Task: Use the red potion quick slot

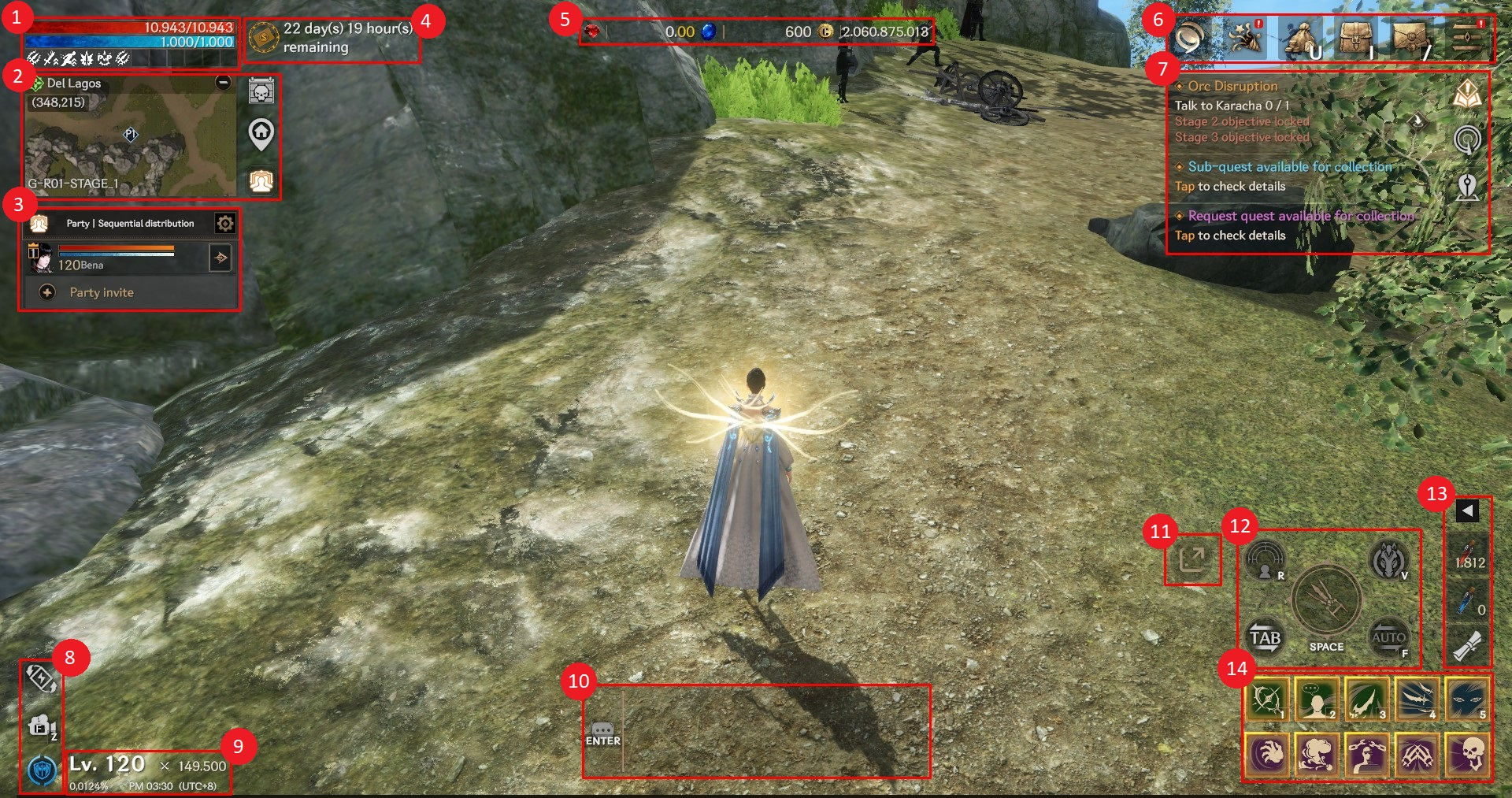Action: coord(1469,555)
